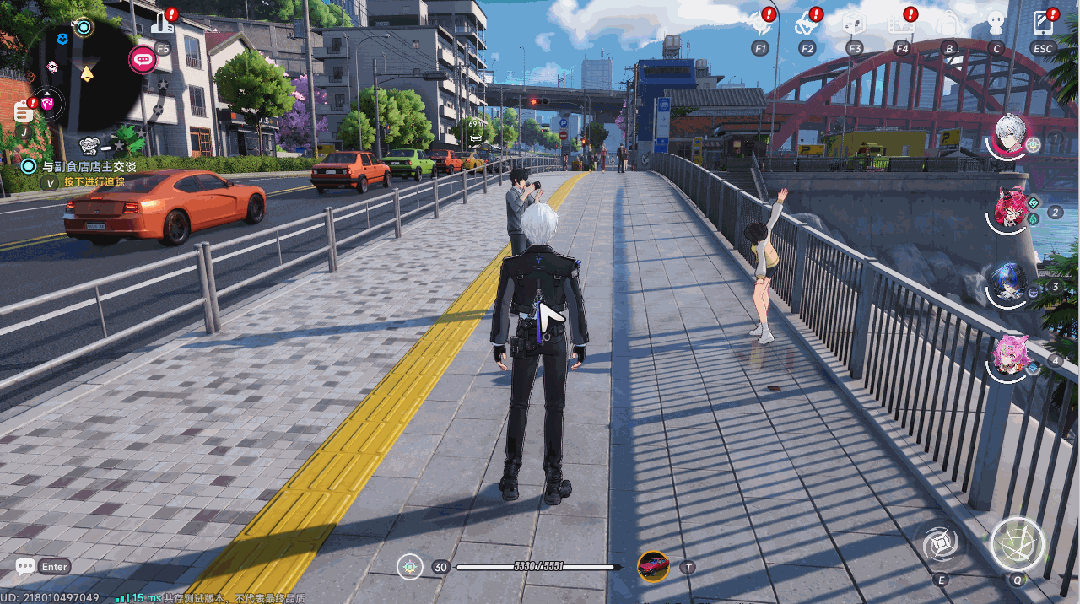Viewport: 1080px width, 604px height.
Task: Open the chat box speech bubble
Action: pos(25,567)
